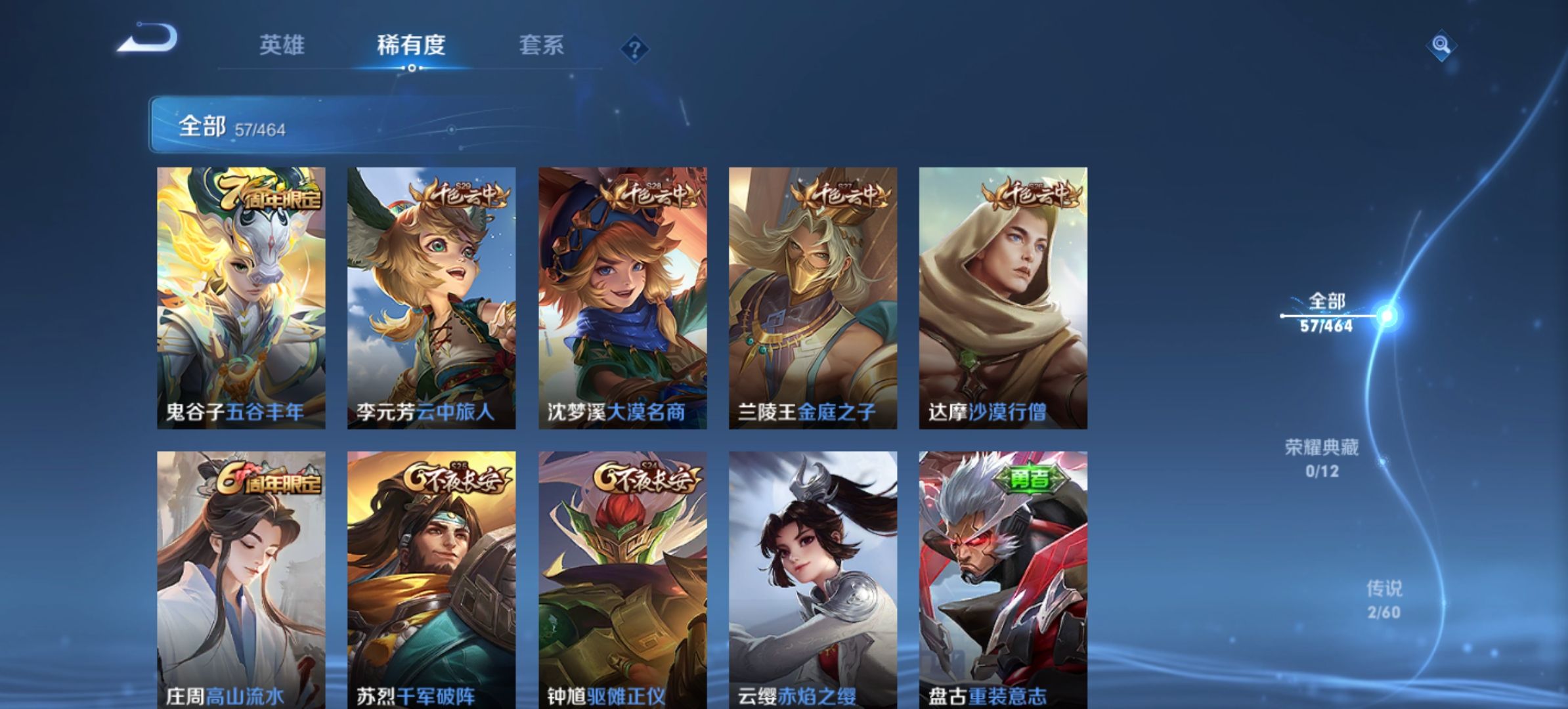Choose the 钟馗 驱傩正仪 skin card
Screen dimensions: 1568x709
point(622,579)
